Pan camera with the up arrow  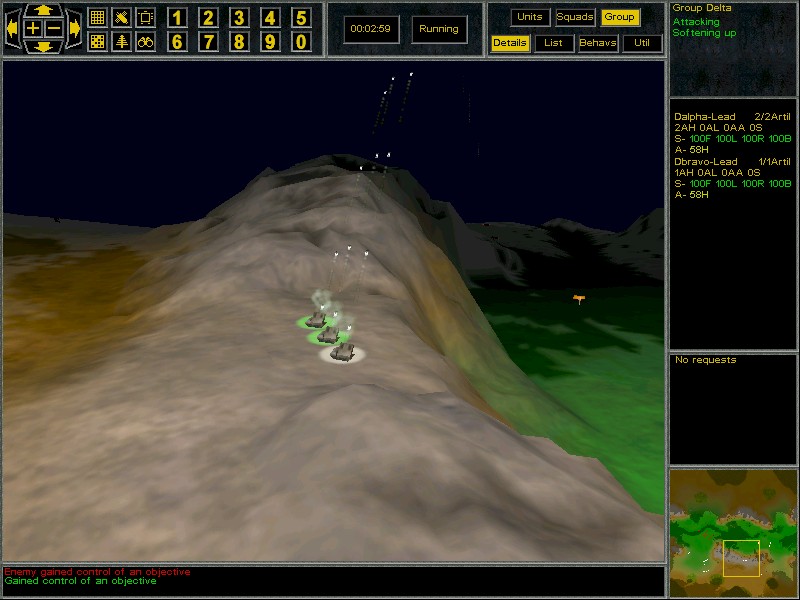44,10
